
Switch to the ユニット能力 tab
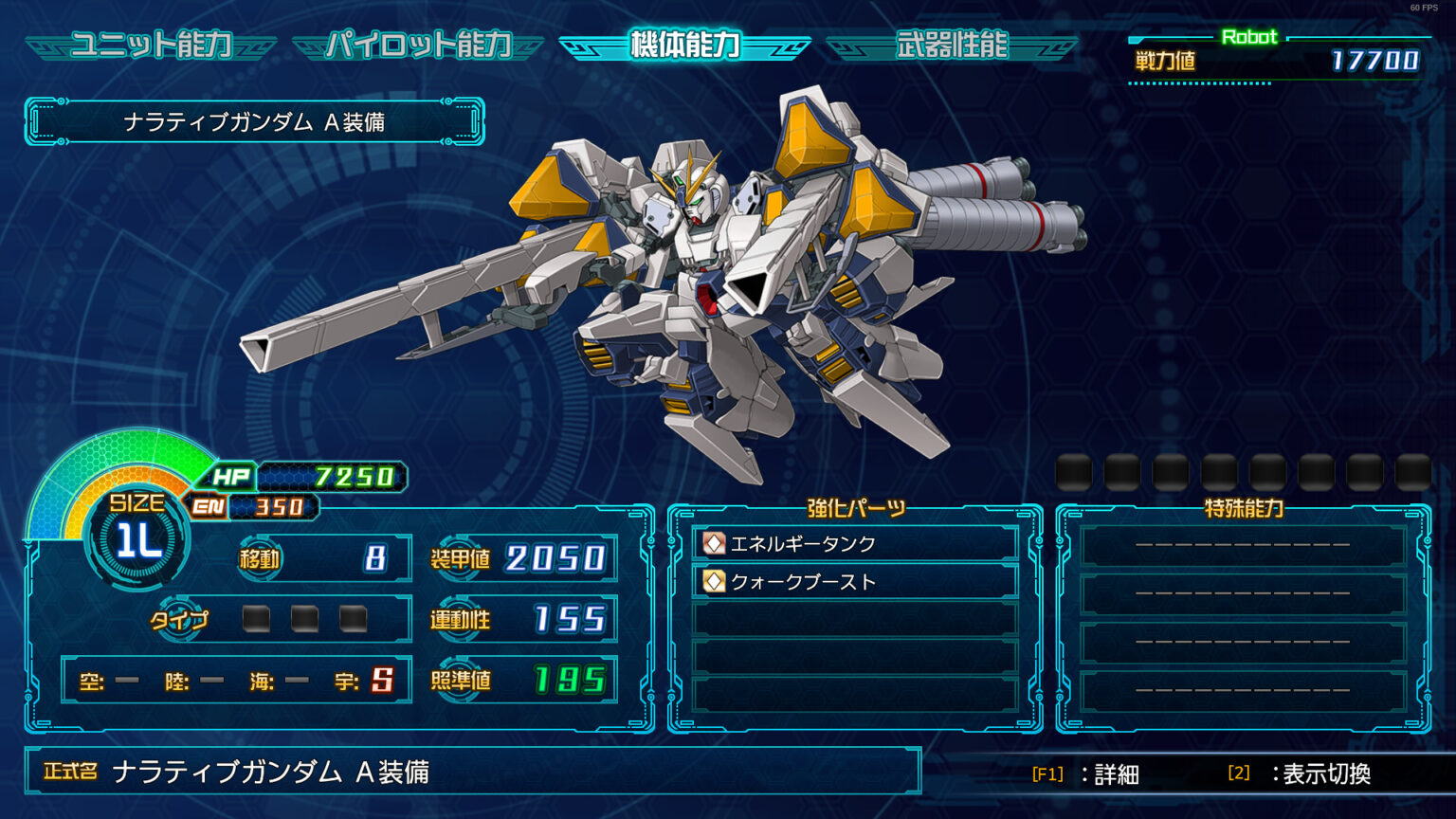[x=151, y=45]
